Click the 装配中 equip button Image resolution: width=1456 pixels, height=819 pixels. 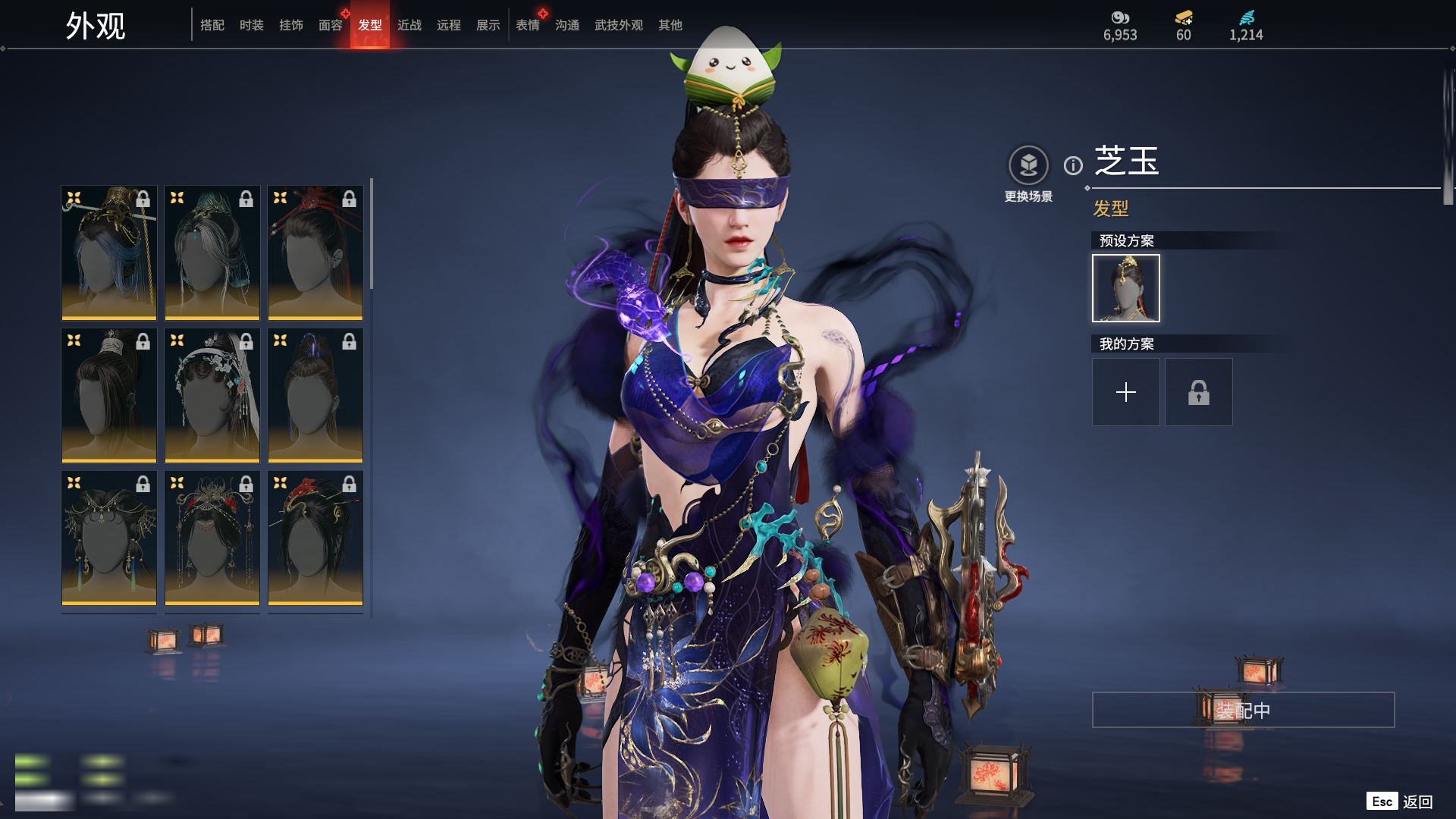click(1243, 710)
